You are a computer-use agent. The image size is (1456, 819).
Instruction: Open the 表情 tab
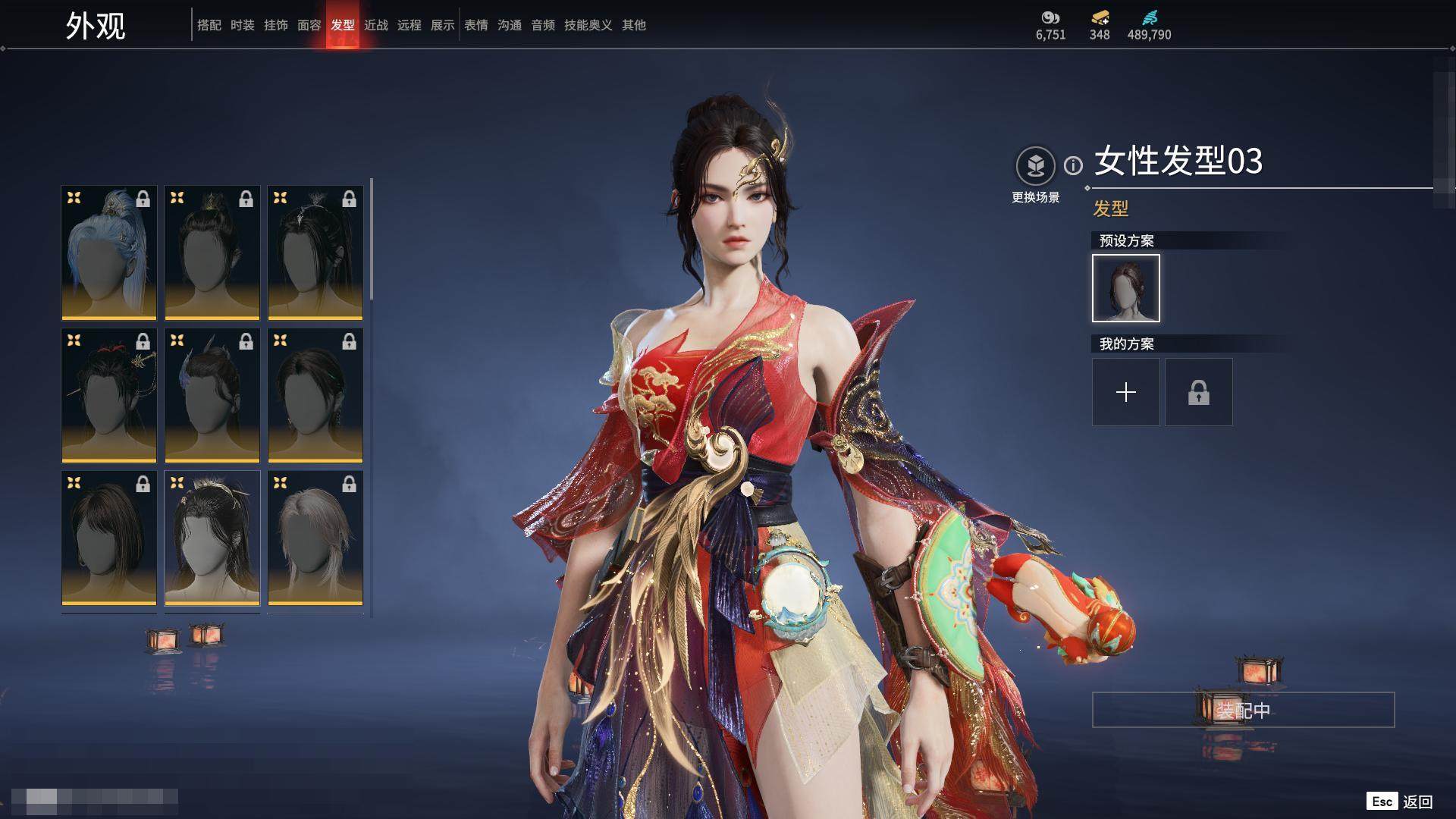point(476,25)
